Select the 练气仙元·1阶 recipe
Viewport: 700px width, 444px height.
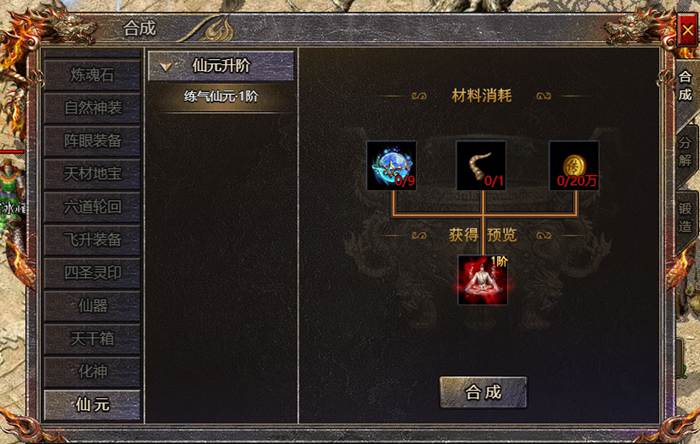pos(221,97)
